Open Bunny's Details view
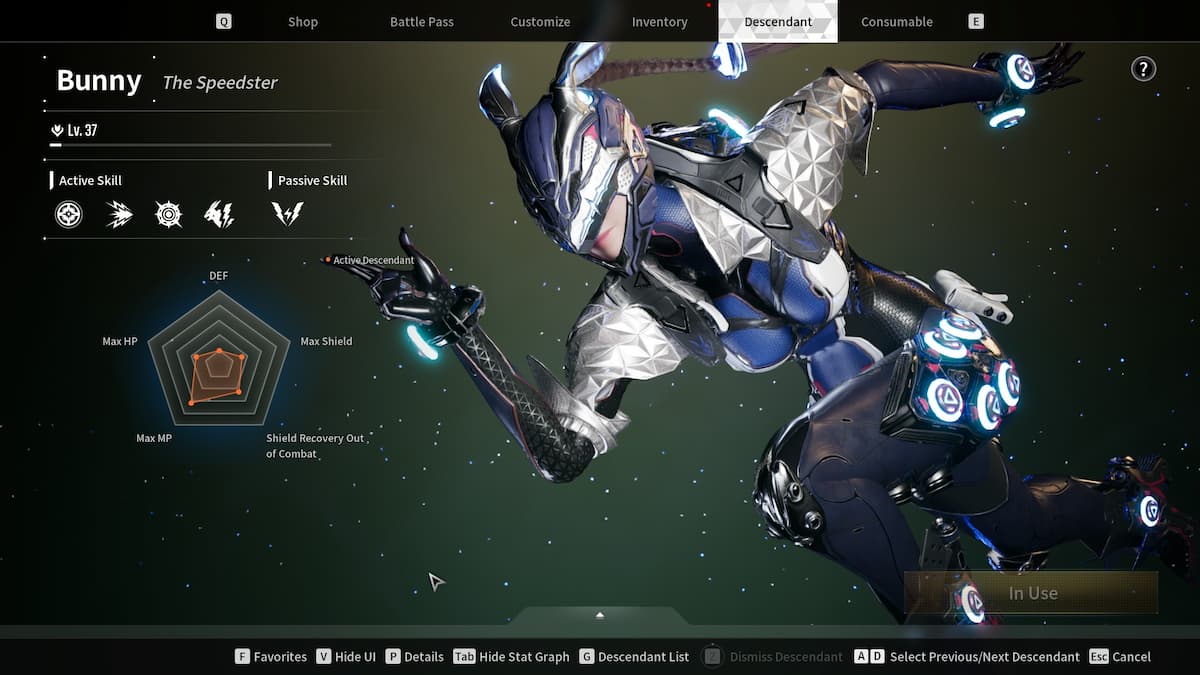This screenshot has width=1200, height=675. click(x=415, y=657)
